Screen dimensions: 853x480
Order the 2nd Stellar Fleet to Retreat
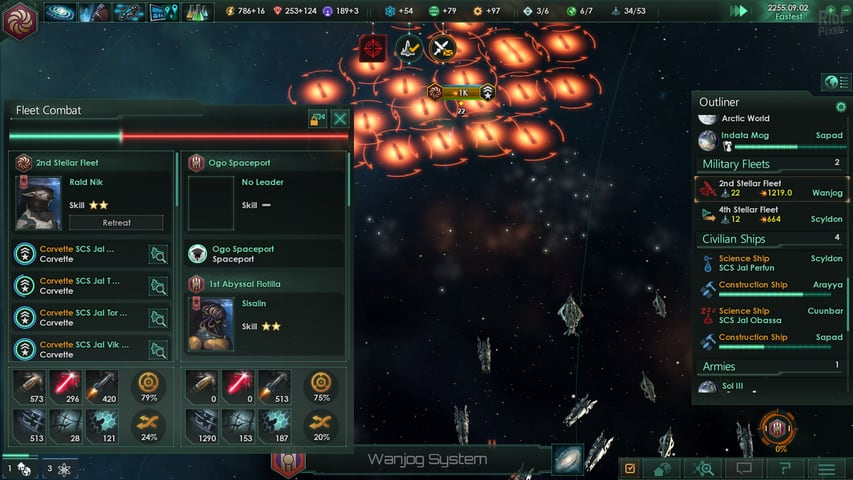[x=116, y=223]
